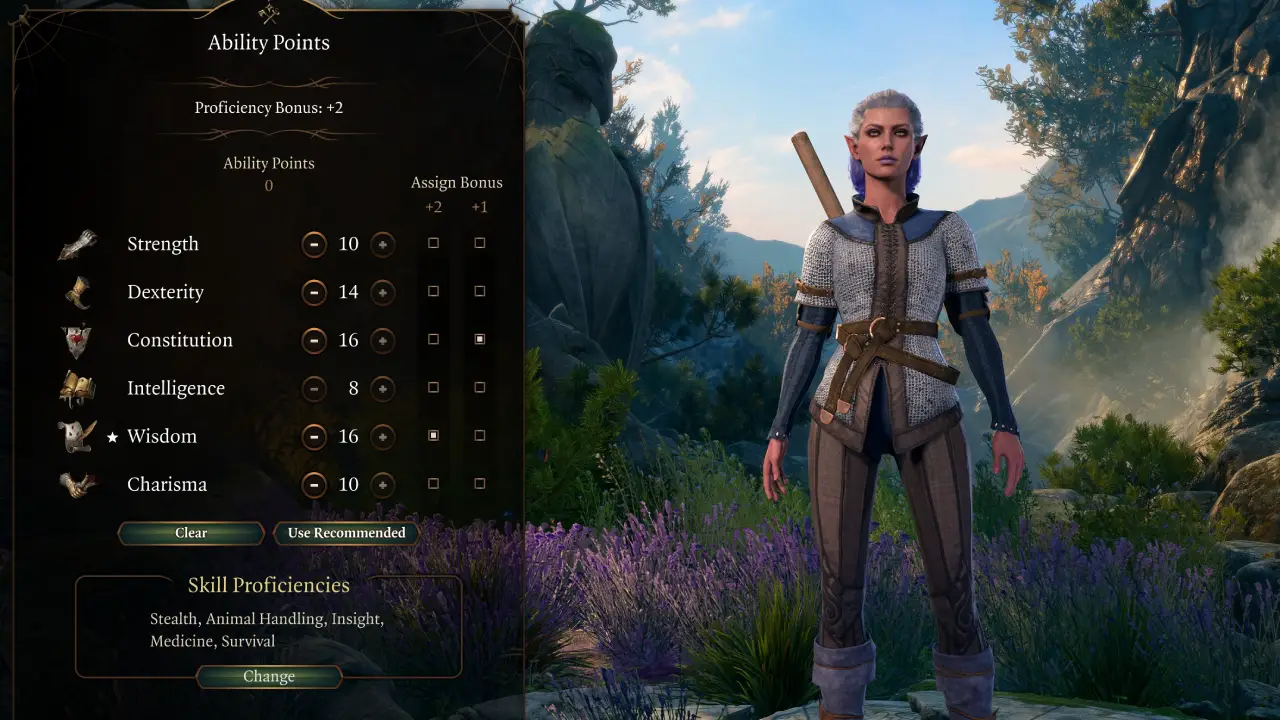The height and width of the screenshot is (720, 1280).
Task: Check the +1 bonus box for Dexterity
Action: pos(479,290)
